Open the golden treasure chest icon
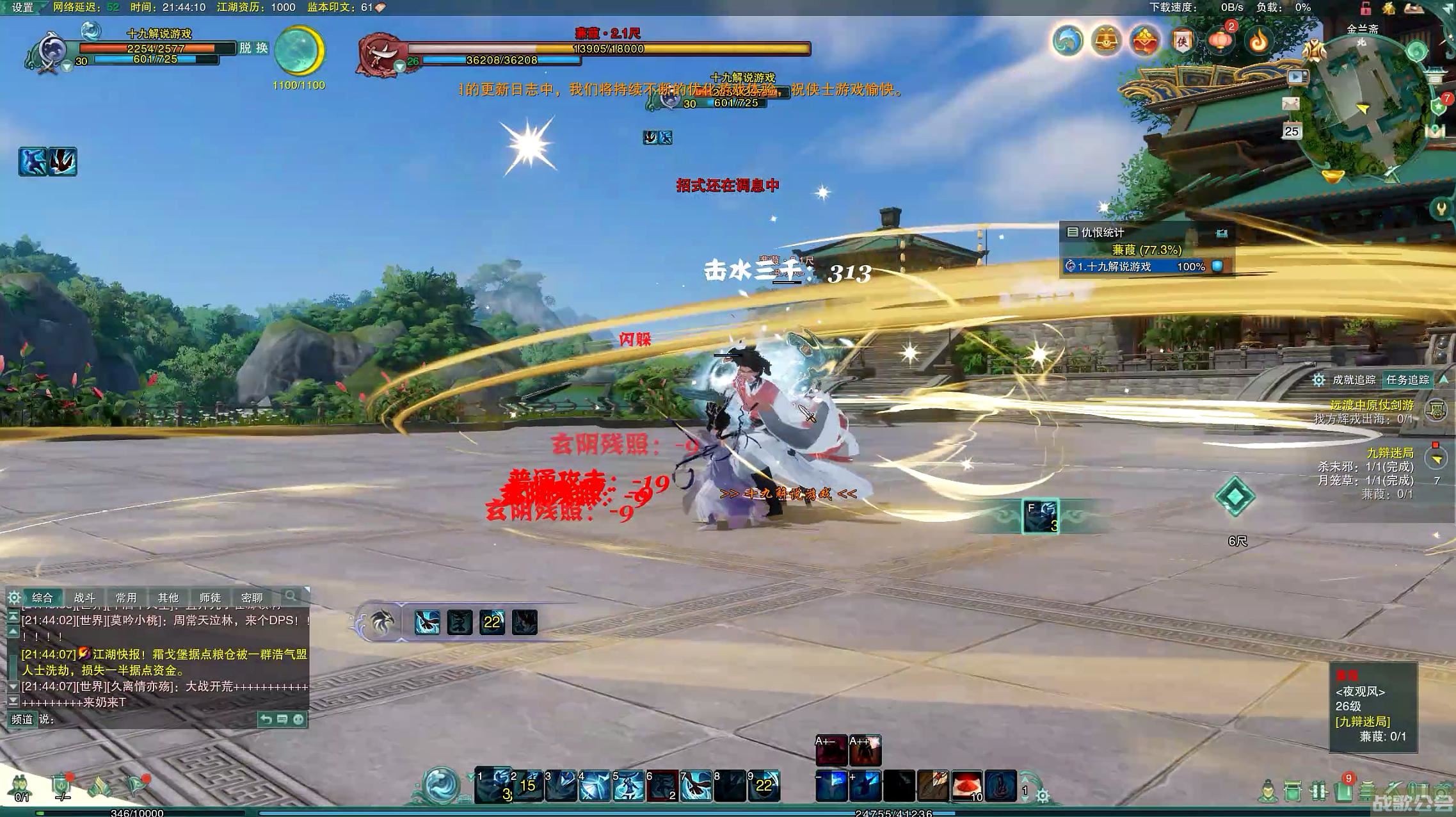This screenshot has width=1456, height=817. click(1106, 41)
